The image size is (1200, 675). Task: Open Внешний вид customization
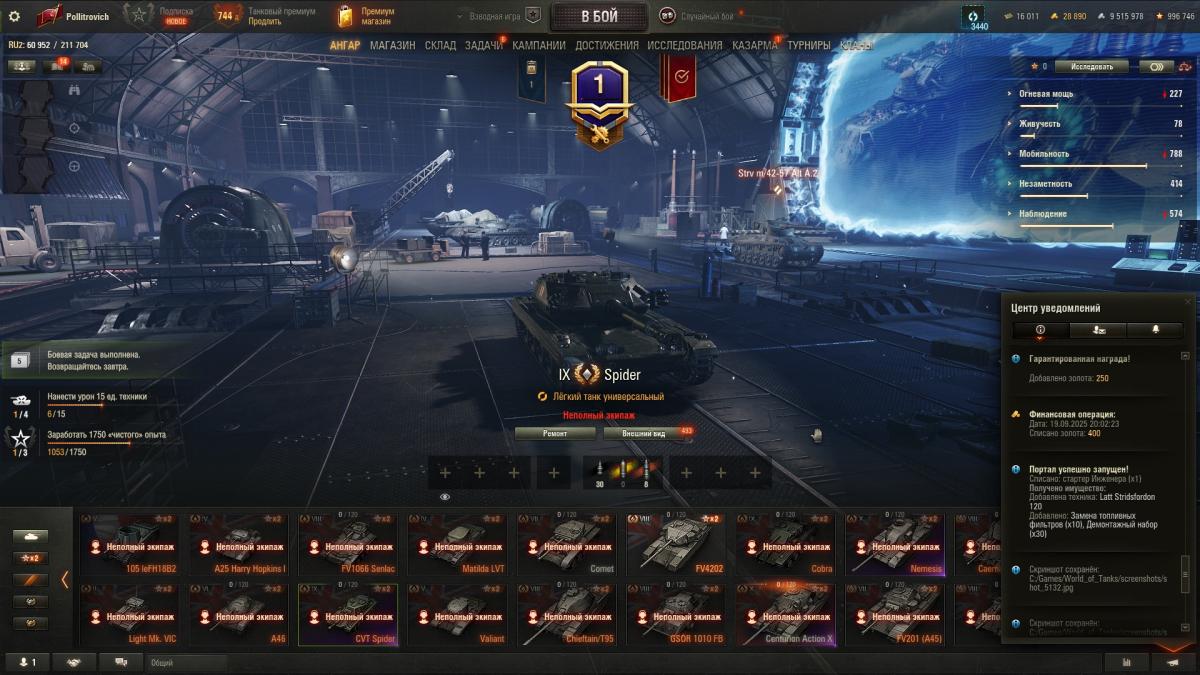point(644,433)
